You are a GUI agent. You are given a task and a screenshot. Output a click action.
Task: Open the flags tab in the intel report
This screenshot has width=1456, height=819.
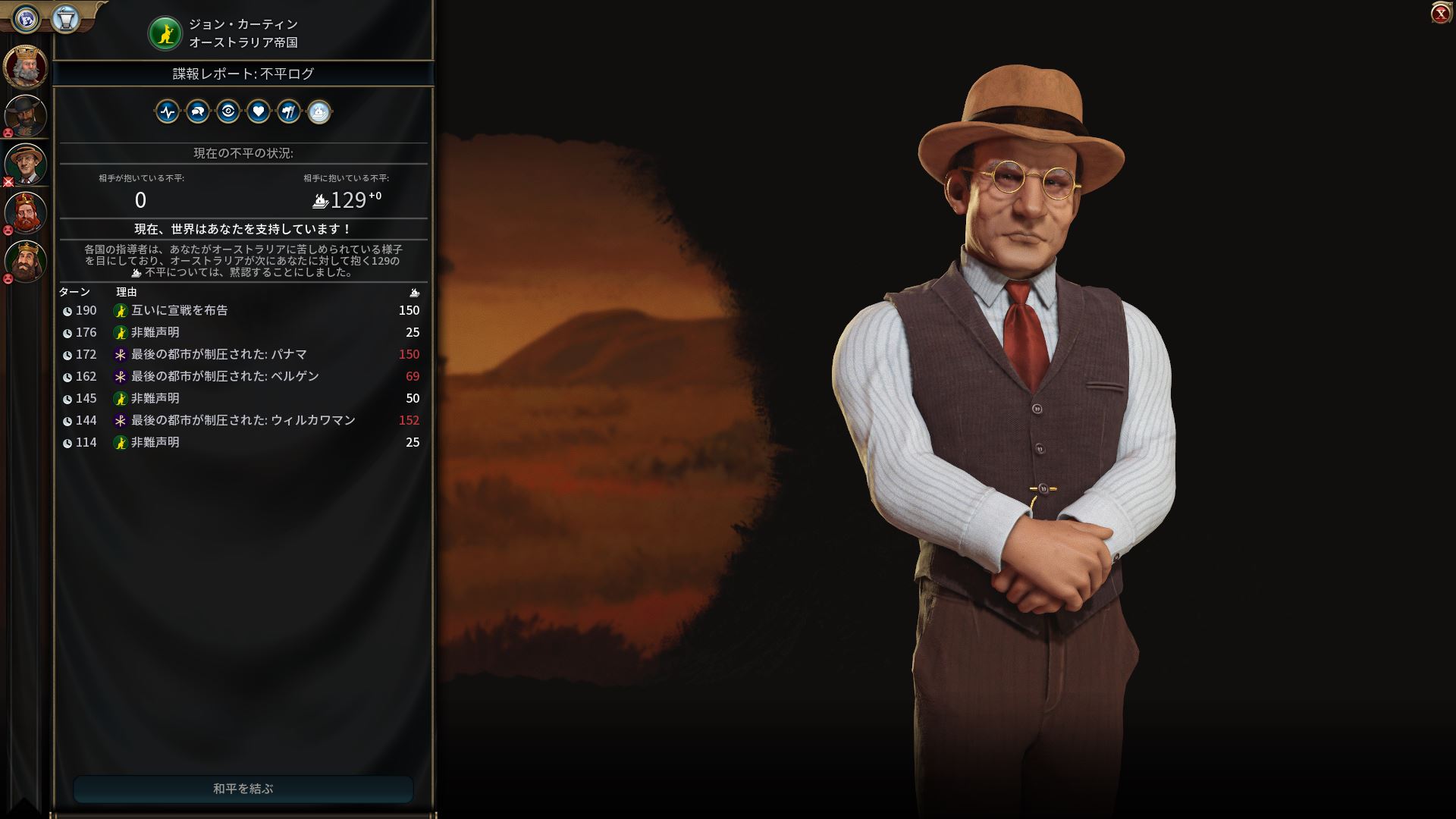pyautogui.click(x=289, y=112)
